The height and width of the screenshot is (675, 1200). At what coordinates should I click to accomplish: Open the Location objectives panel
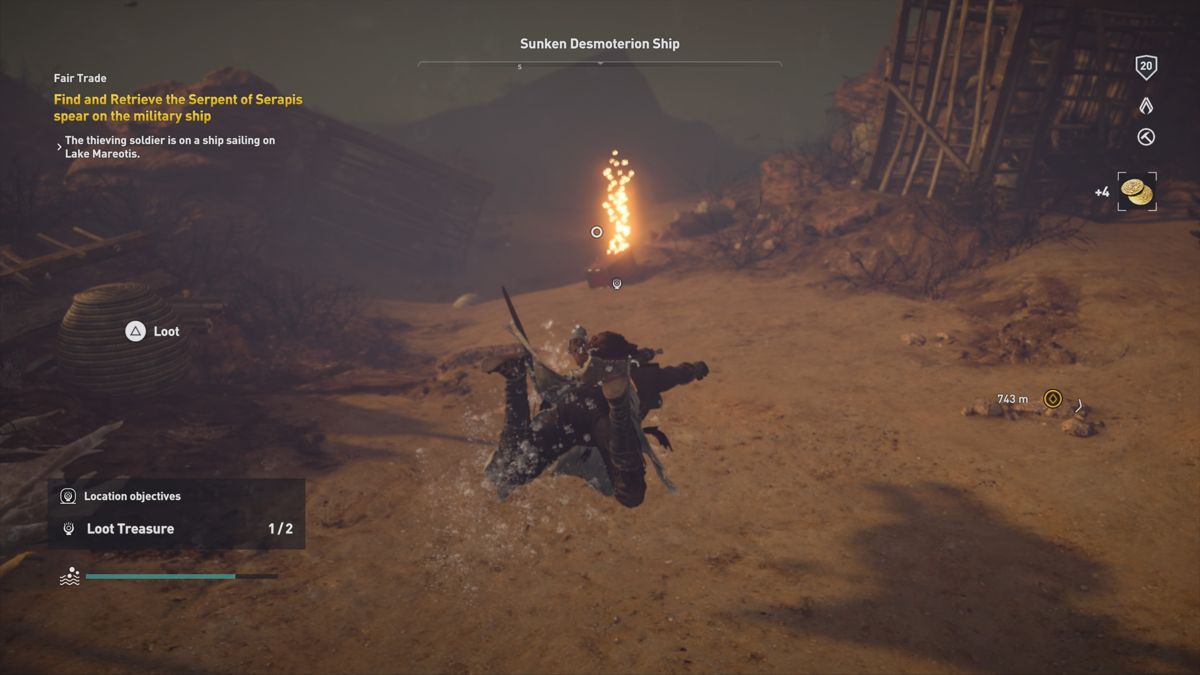(132, 496)
